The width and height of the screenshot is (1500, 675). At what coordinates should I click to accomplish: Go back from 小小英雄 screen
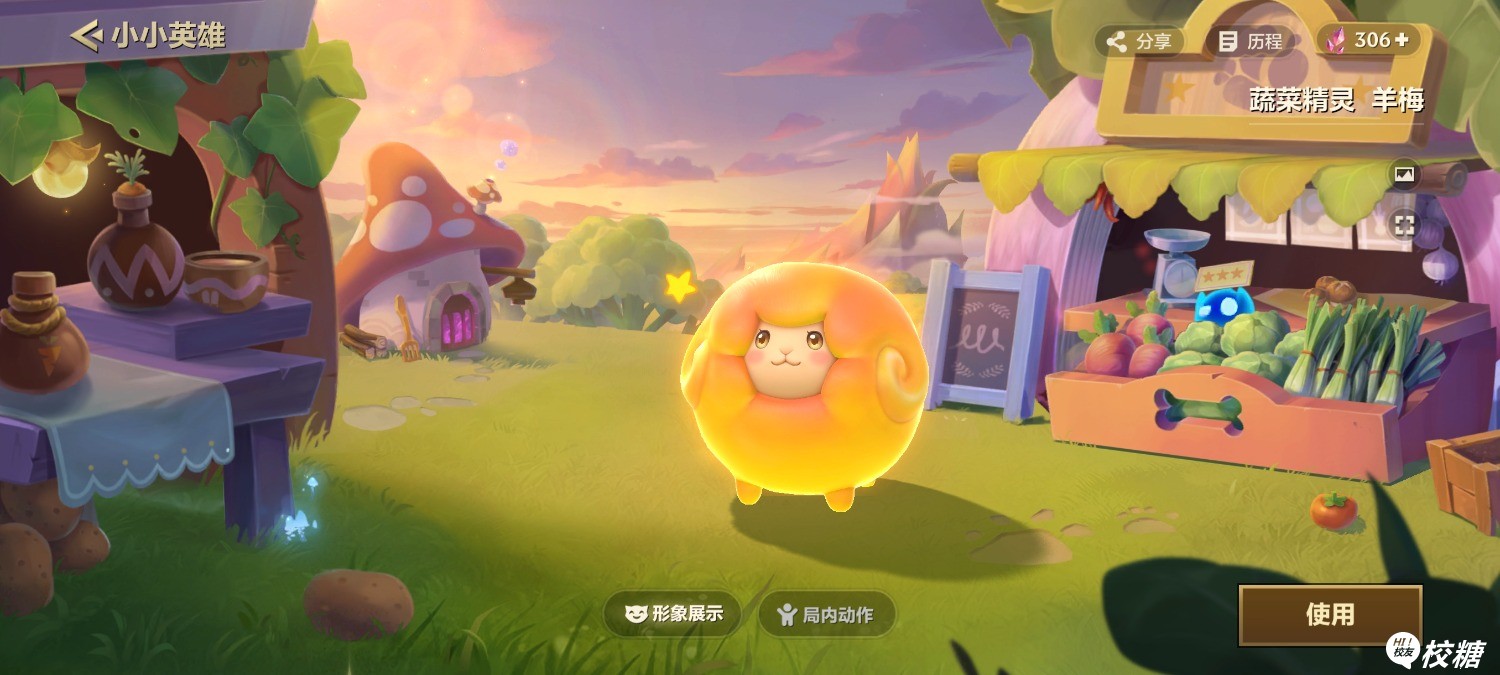(86, 36)
